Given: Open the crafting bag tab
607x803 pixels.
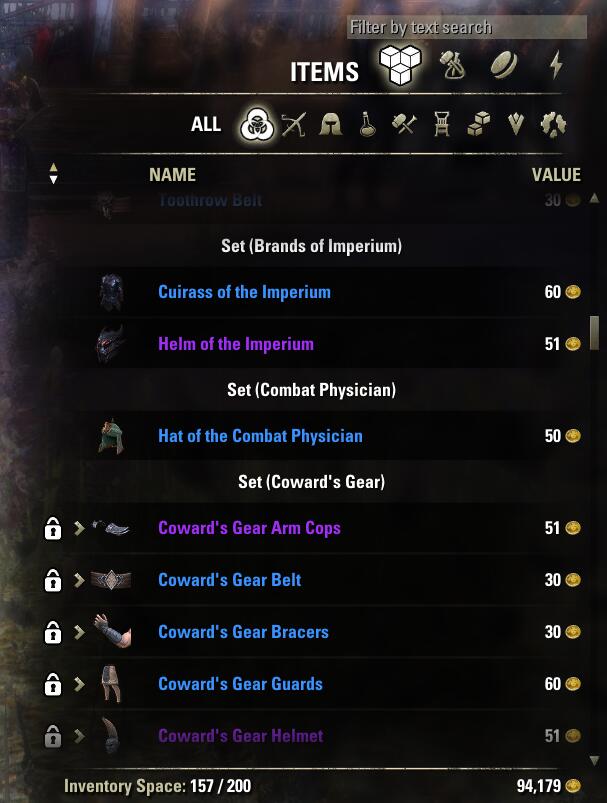Looking at the screenshot, I should [453, 66].
